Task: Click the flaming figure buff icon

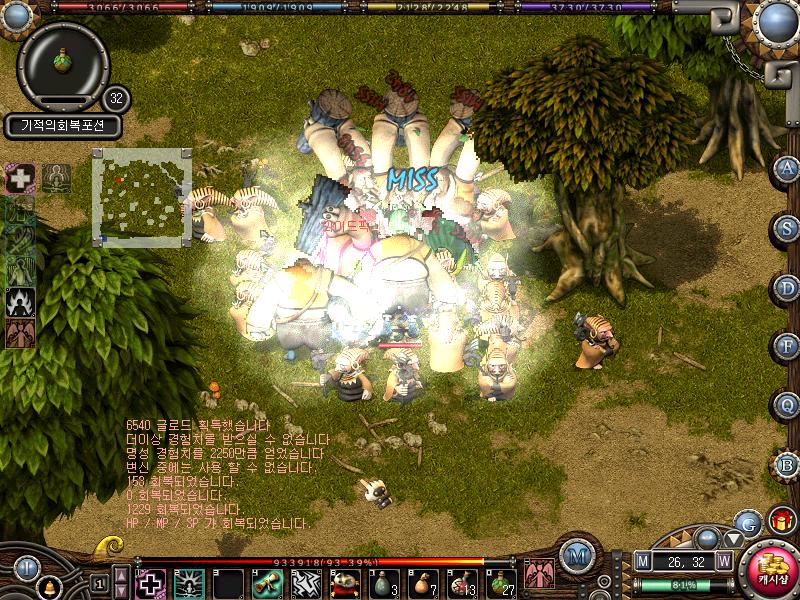Action: point(21,301)
